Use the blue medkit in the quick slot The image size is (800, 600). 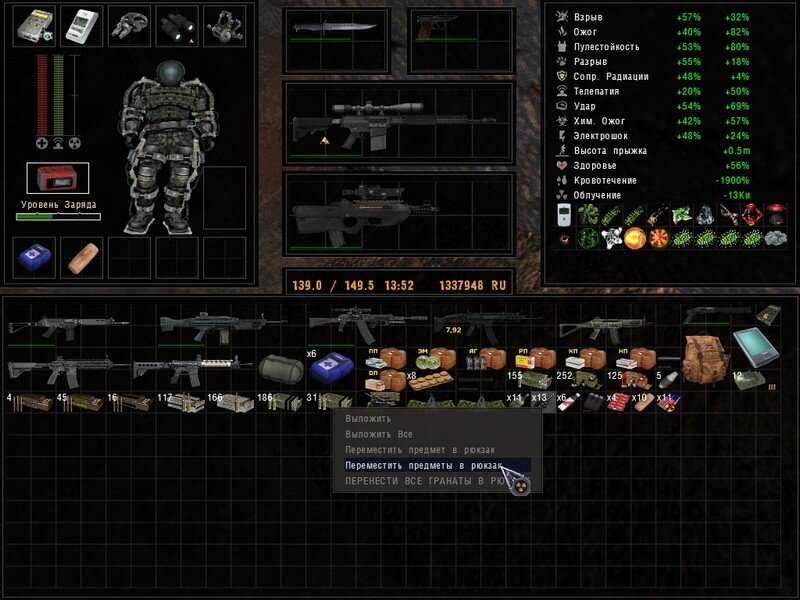tap(34, 258)
